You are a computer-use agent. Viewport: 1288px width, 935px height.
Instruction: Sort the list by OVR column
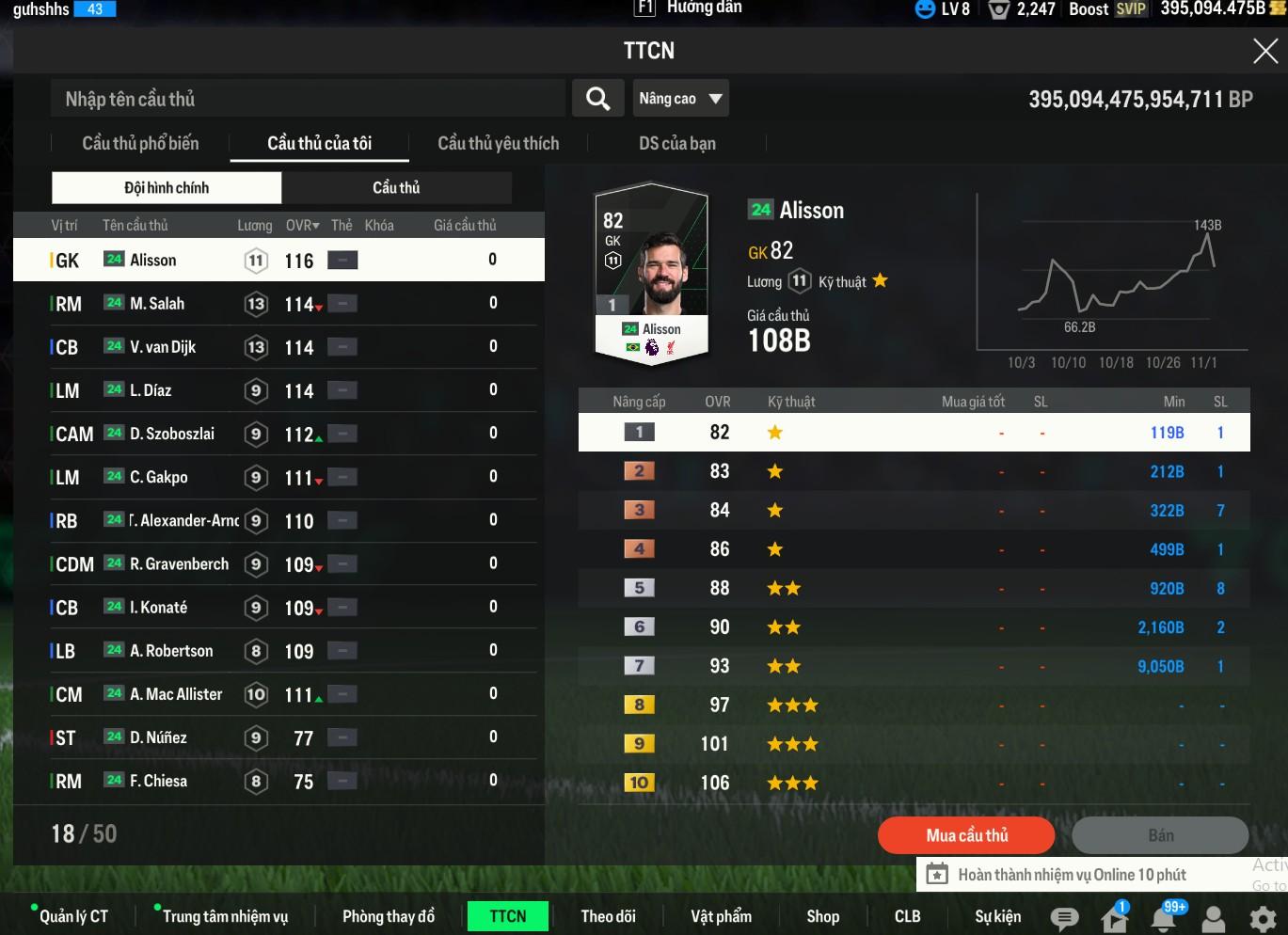303,226
